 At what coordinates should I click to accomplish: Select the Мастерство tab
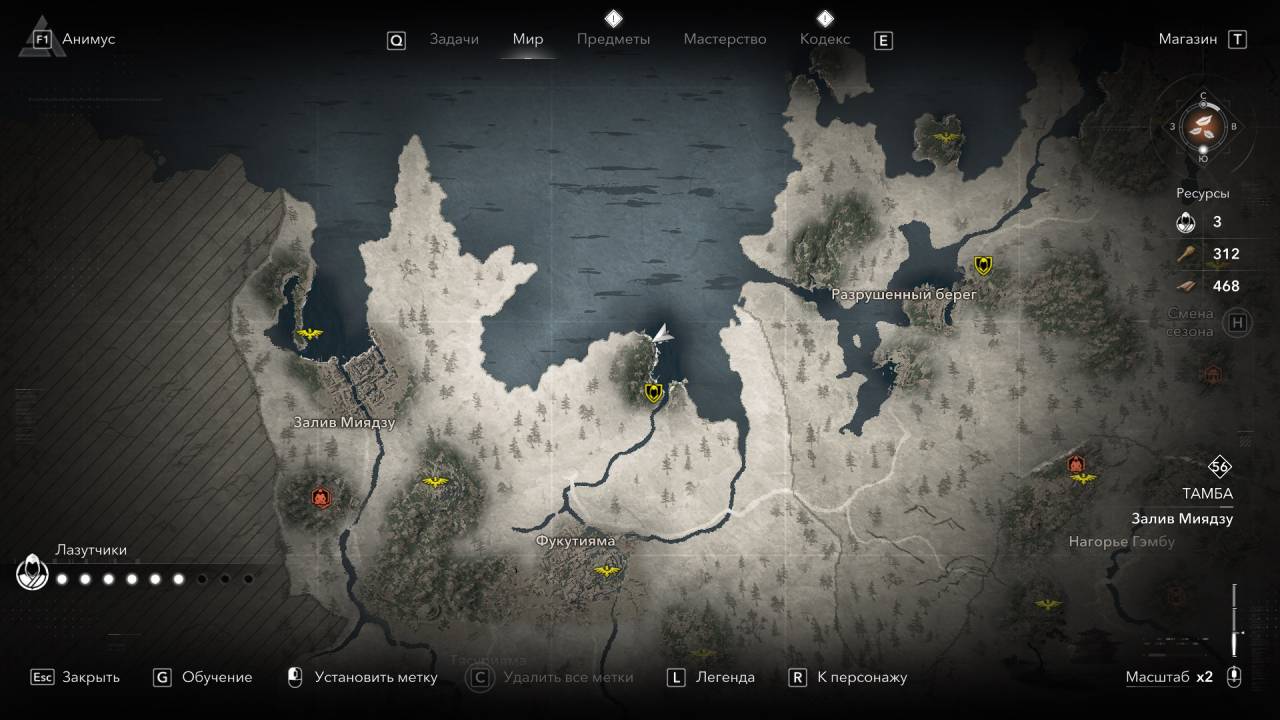[x=725, y=39]
